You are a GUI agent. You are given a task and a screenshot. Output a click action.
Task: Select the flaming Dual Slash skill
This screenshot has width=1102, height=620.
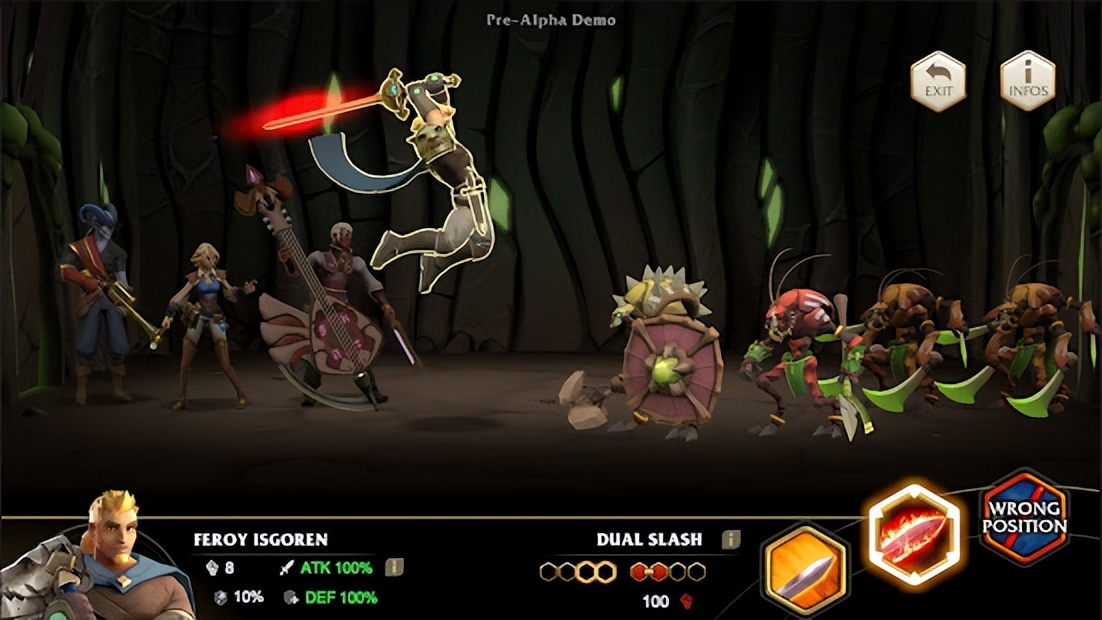[914, 532]
